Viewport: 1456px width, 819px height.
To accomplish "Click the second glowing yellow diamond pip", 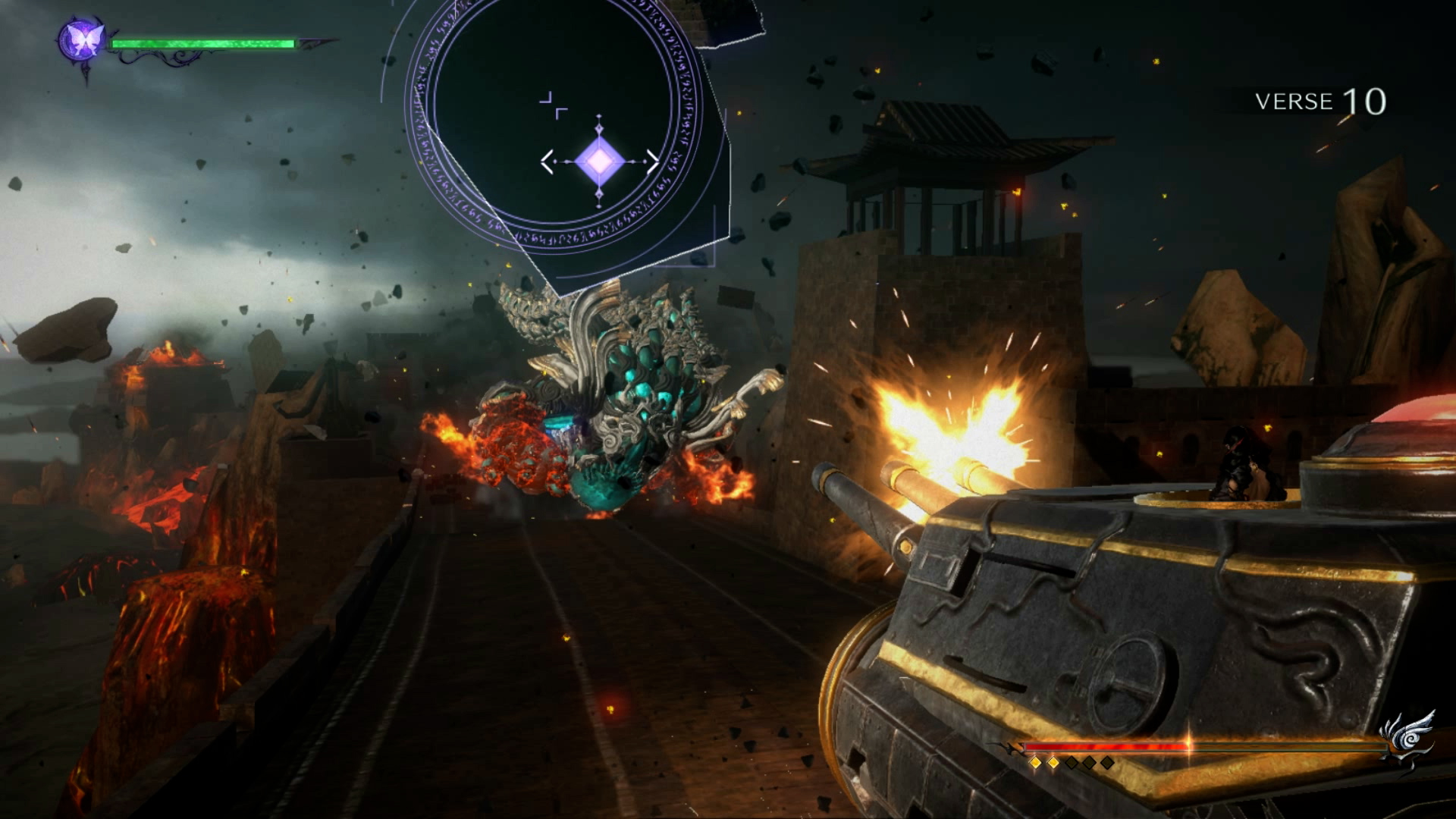I will pyautogui.click(x=1053, y=762).
